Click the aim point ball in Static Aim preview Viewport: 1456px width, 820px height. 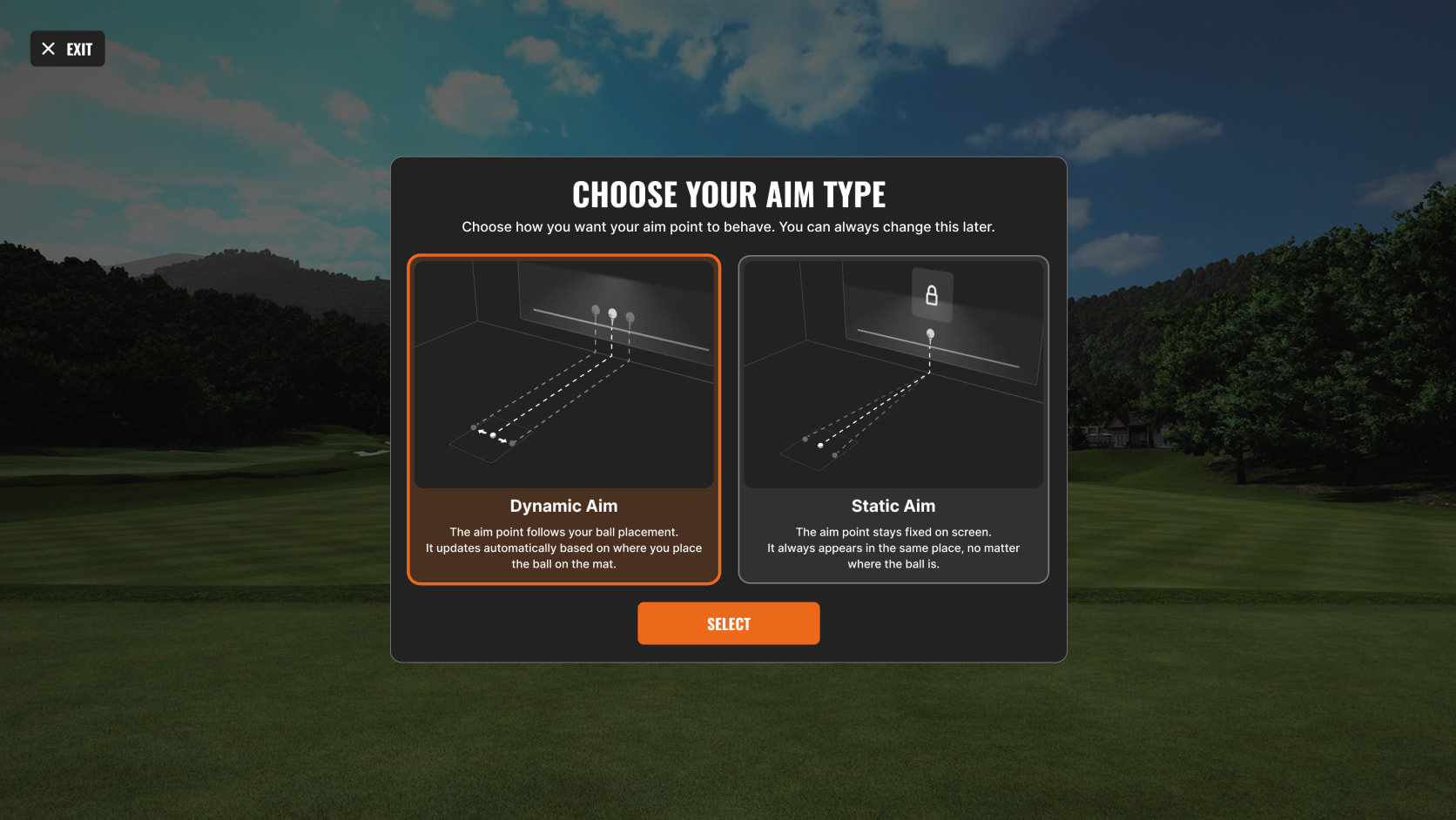[x=931, y=333]
